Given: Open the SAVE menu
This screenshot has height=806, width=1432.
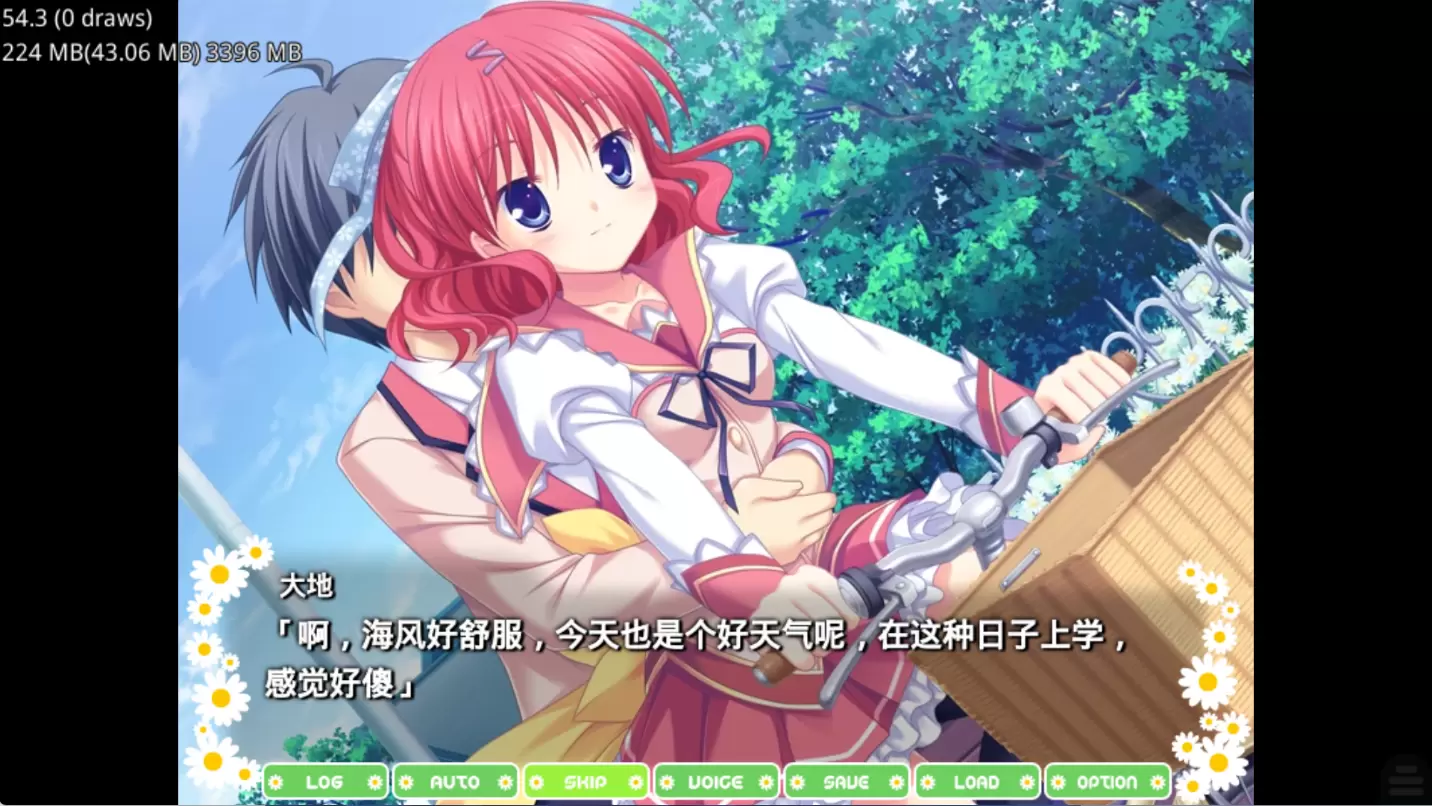Looking at the screenshot, I should coord(846,782).
